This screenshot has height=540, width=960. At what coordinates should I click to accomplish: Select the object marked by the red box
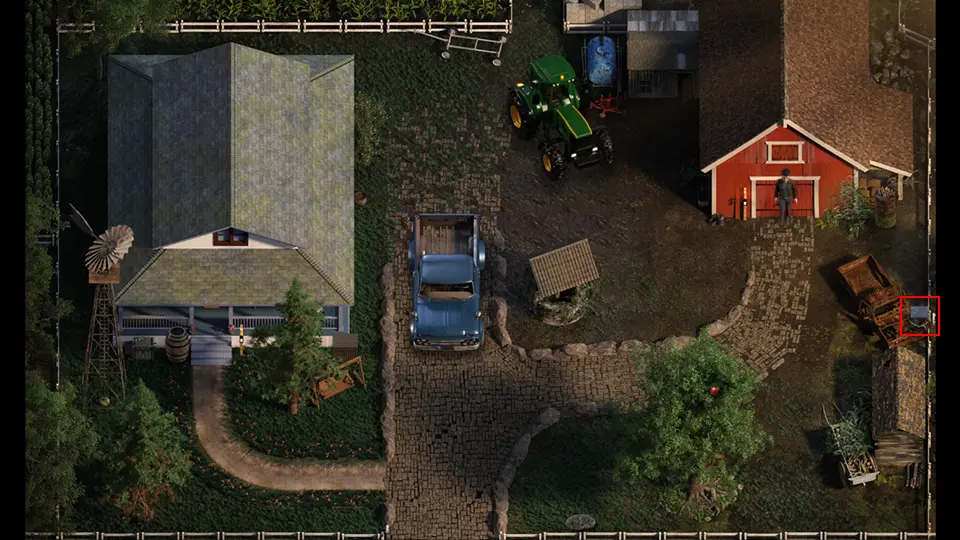pos(919,316)
